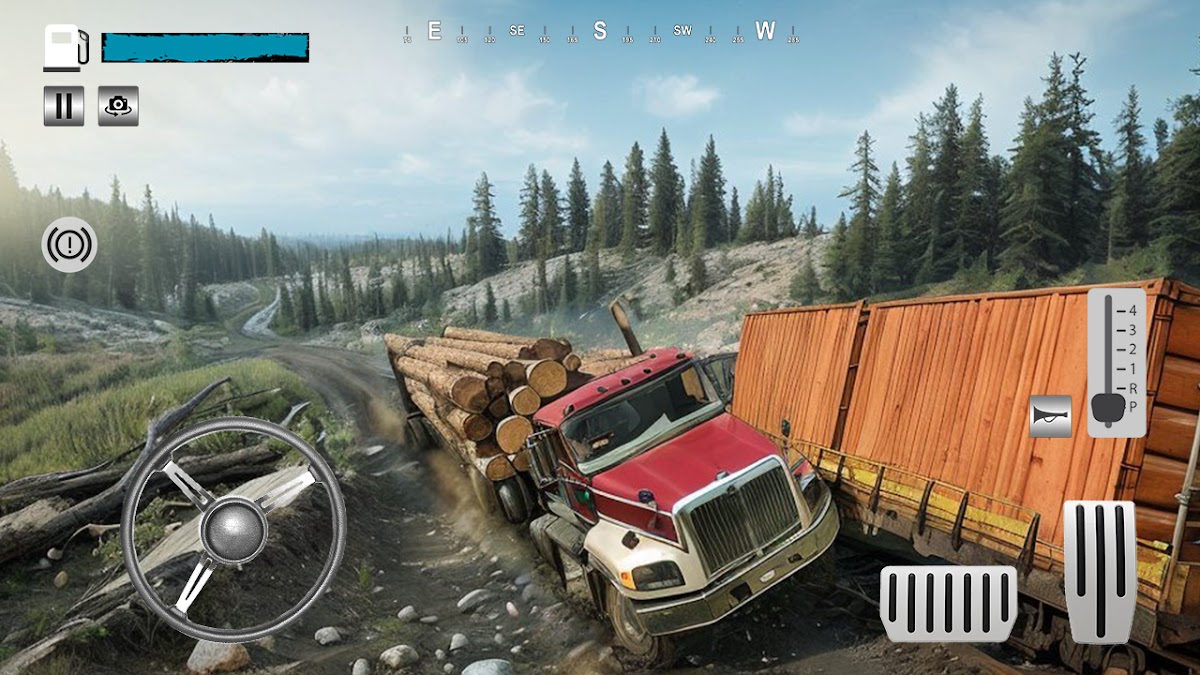
Task: Hit the tall accelerator pedal
Action: coord(1099,571)
